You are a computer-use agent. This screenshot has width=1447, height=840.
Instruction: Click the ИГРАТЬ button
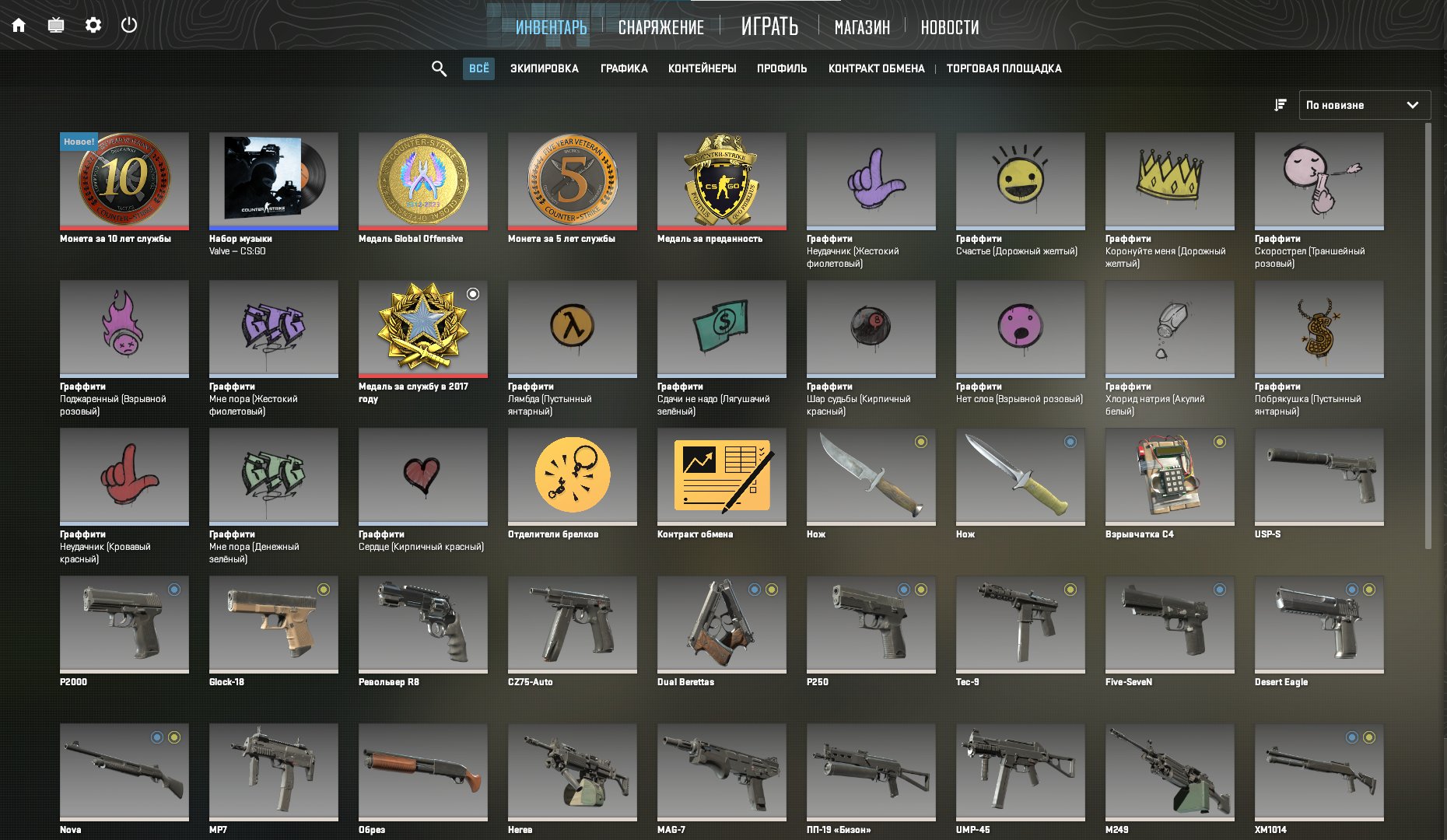769,26
